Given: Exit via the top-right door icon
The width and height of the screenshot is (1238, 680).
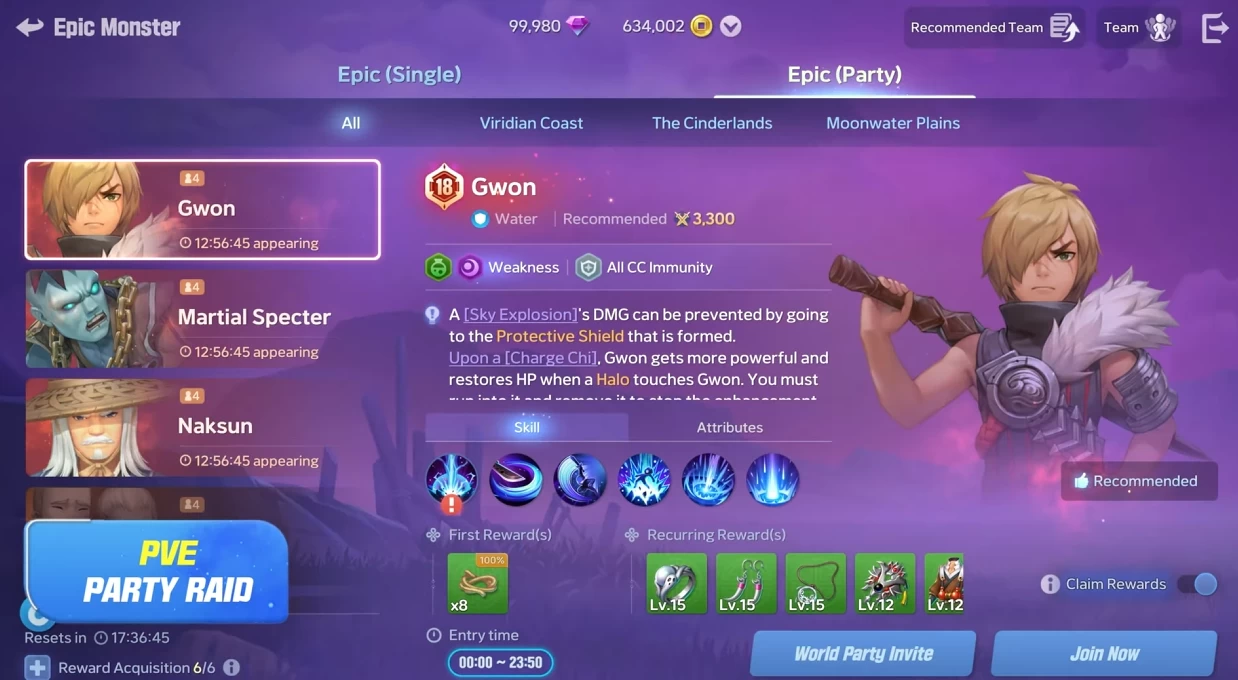Looking at the screenshot, I should coord(1214,28).
